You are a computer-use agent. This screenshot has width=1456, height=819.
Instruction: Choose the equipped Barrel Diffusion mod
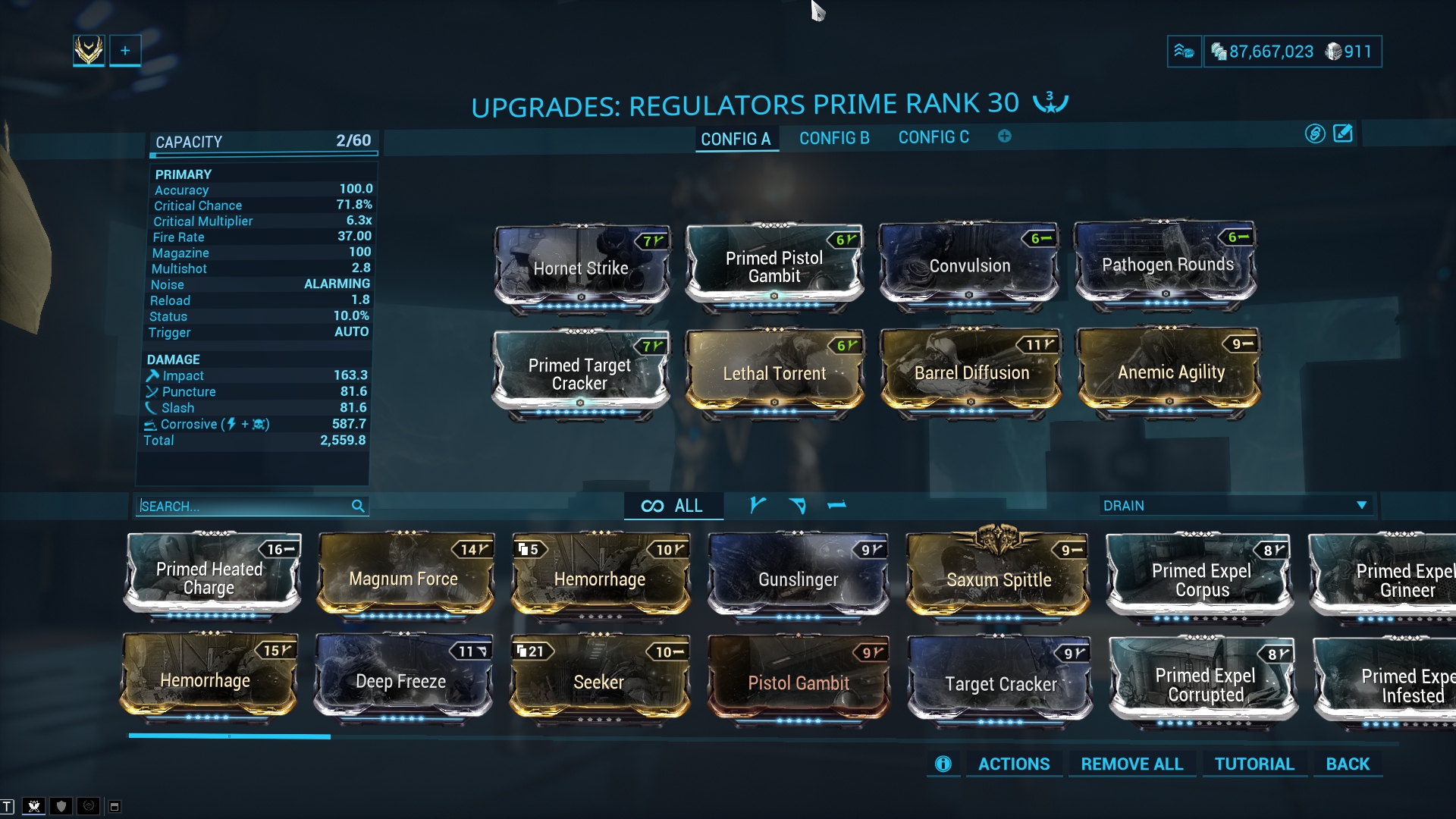pyautogui.click(x=971, y=372)
